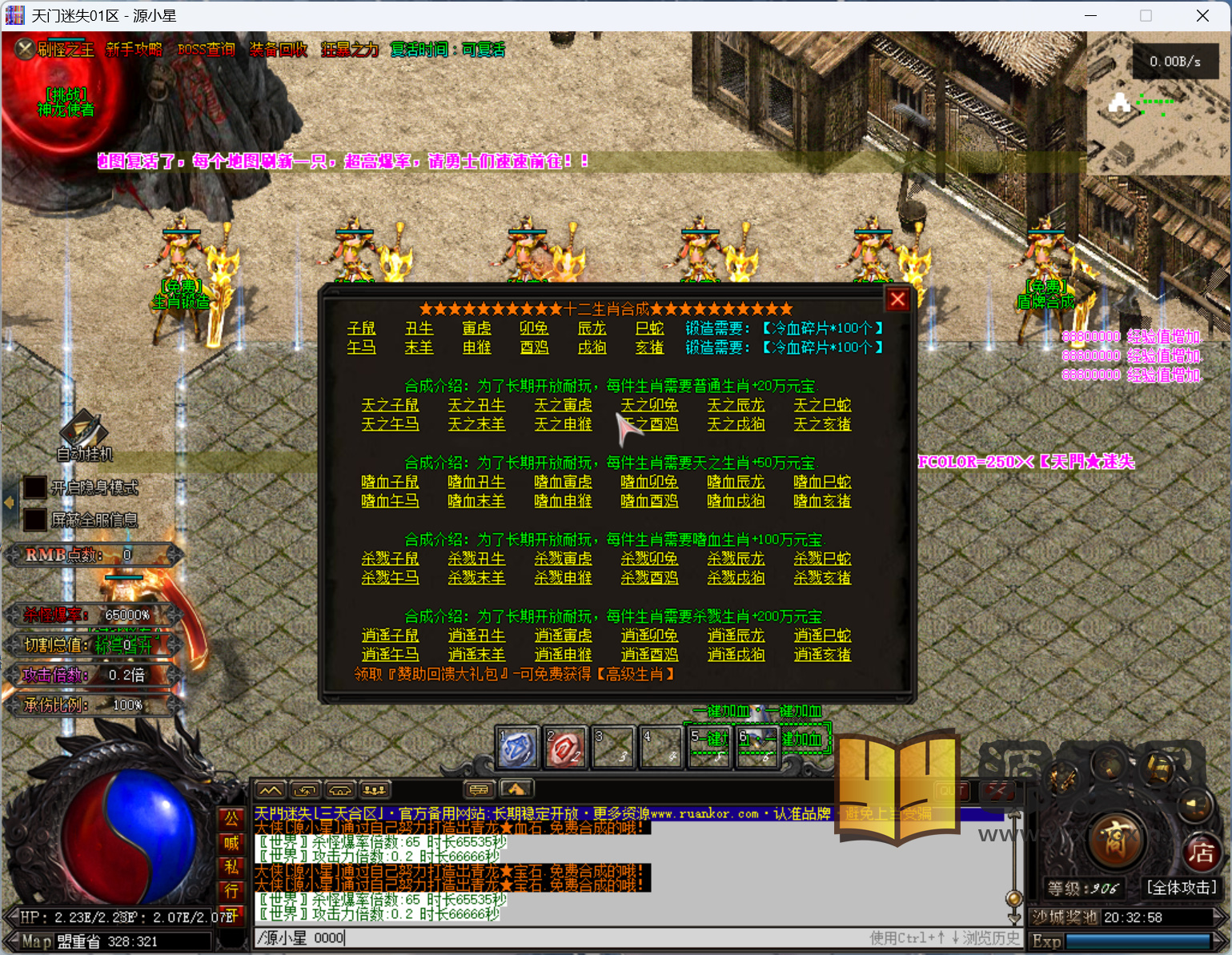This screenshot has height=955, width=1232.
Task: Open the BOSS查询 menu
Action: tap(207, 50)
